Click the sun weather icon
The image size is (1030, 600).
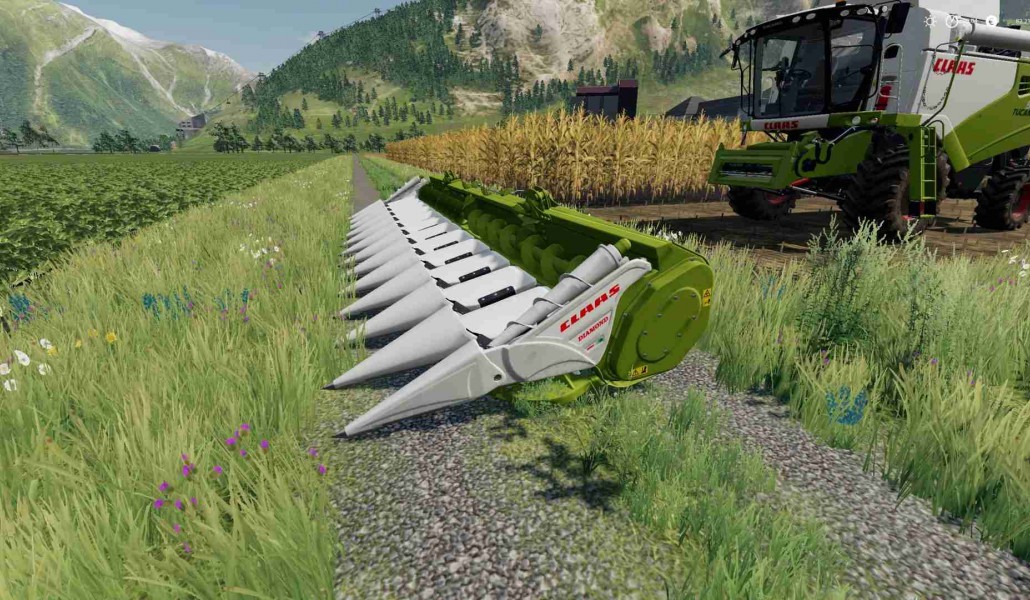929,20
